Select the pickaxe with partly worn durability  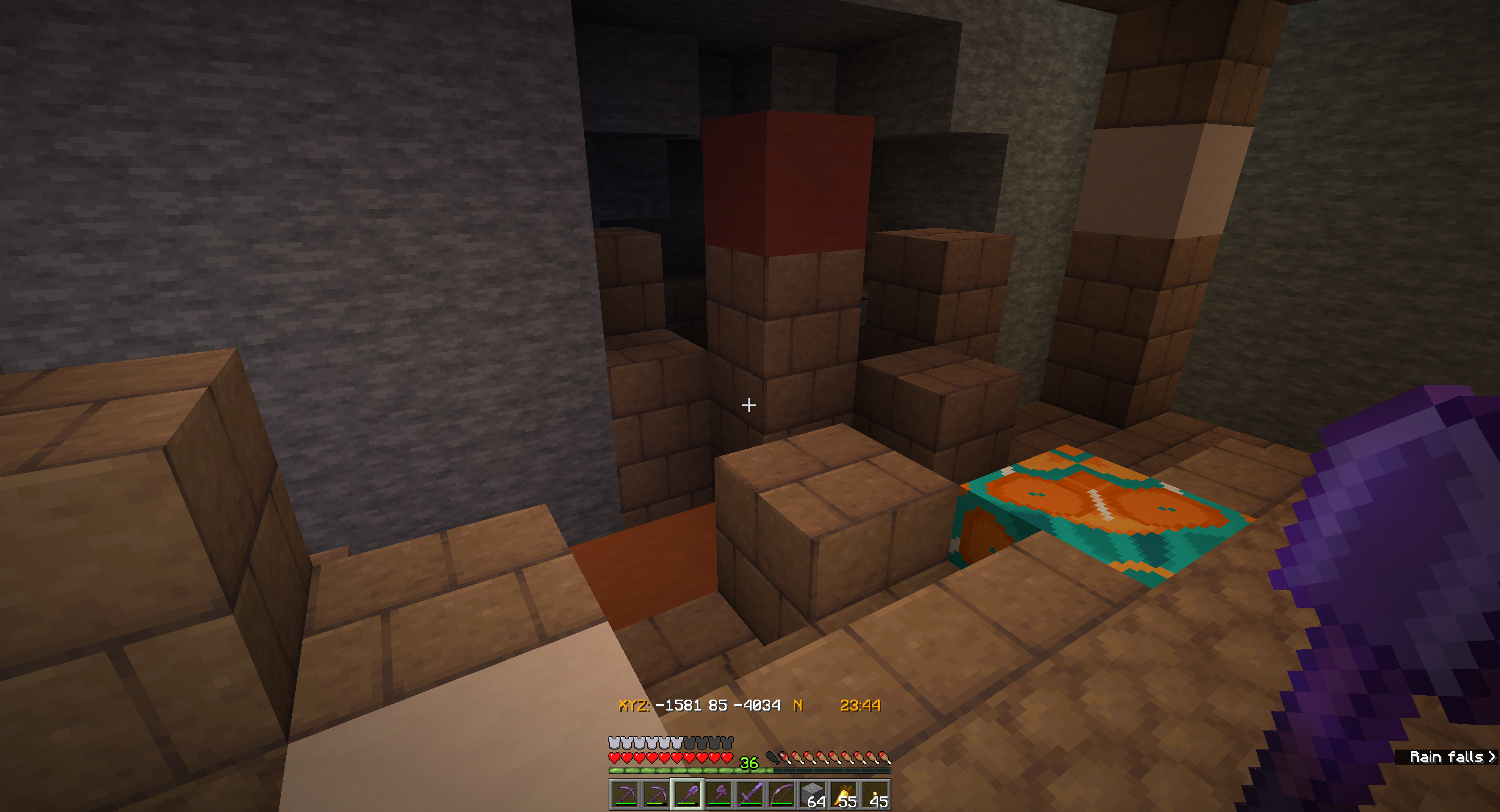pos(656,794)
